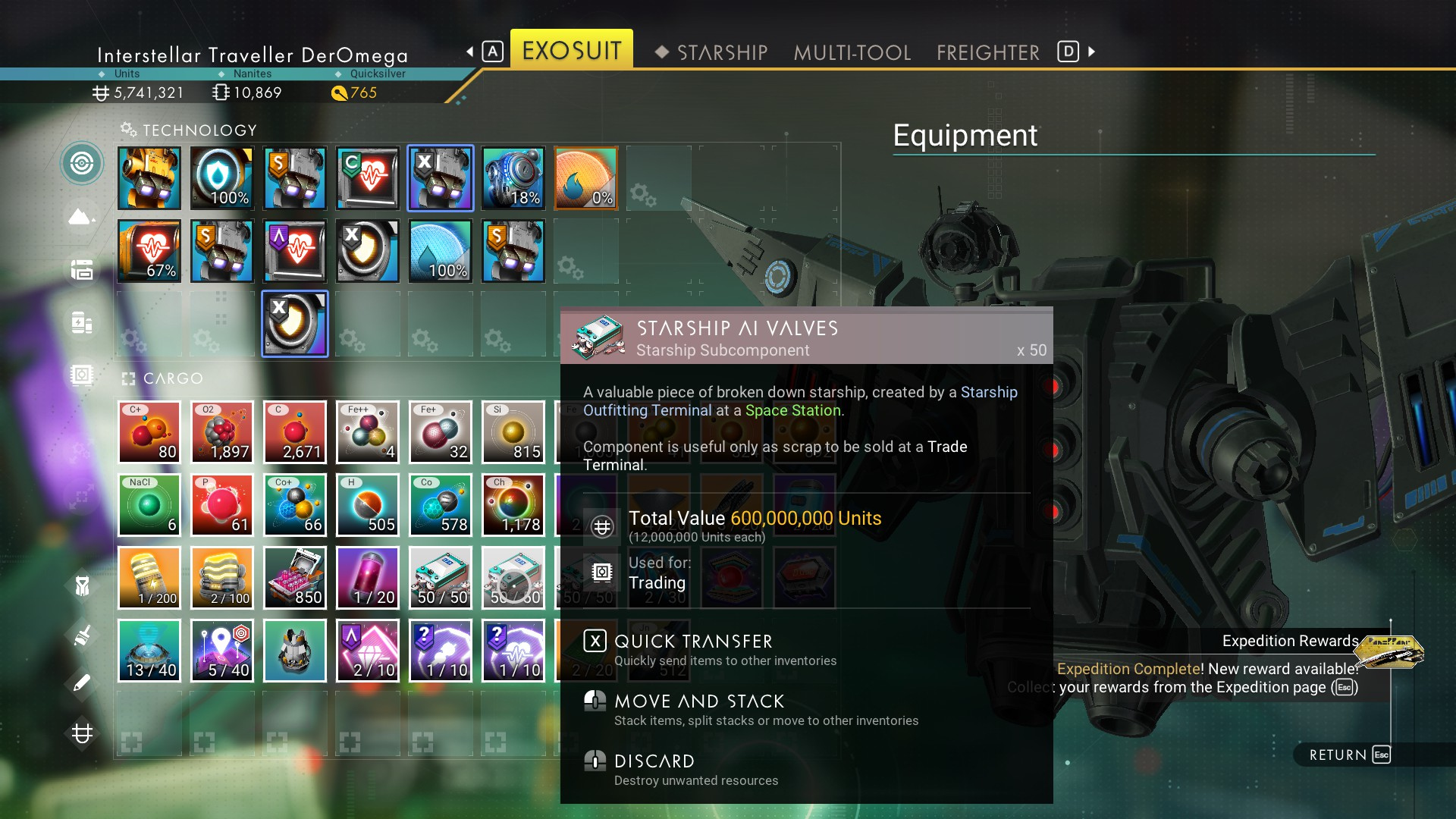The width and height of the screenshot is (1456, 819).
Task: Select the Exosuit tab
Action: point(571,50)
